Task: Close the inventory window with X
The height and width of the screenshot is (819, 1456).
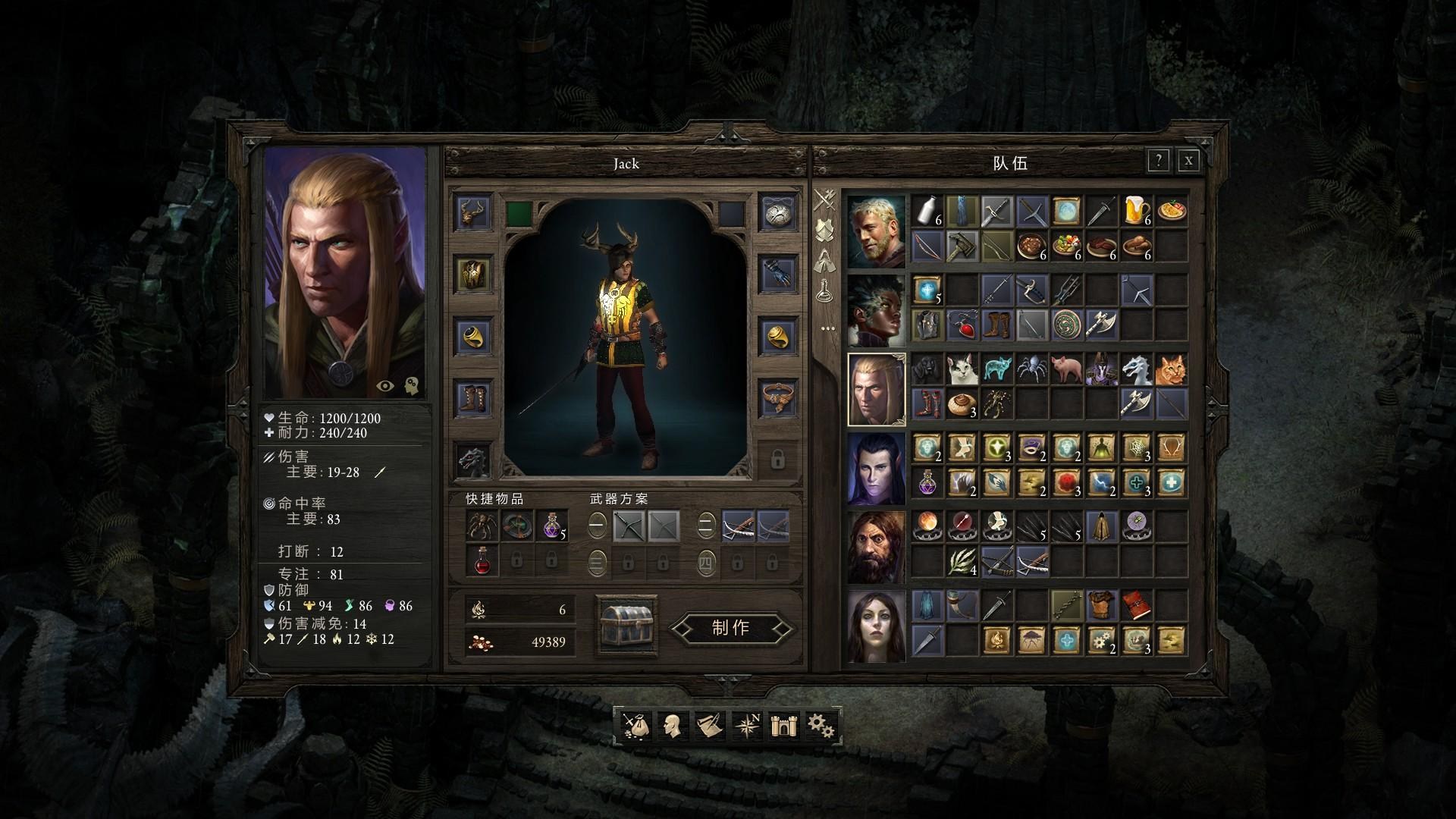Action: [x=1188, y=161]
